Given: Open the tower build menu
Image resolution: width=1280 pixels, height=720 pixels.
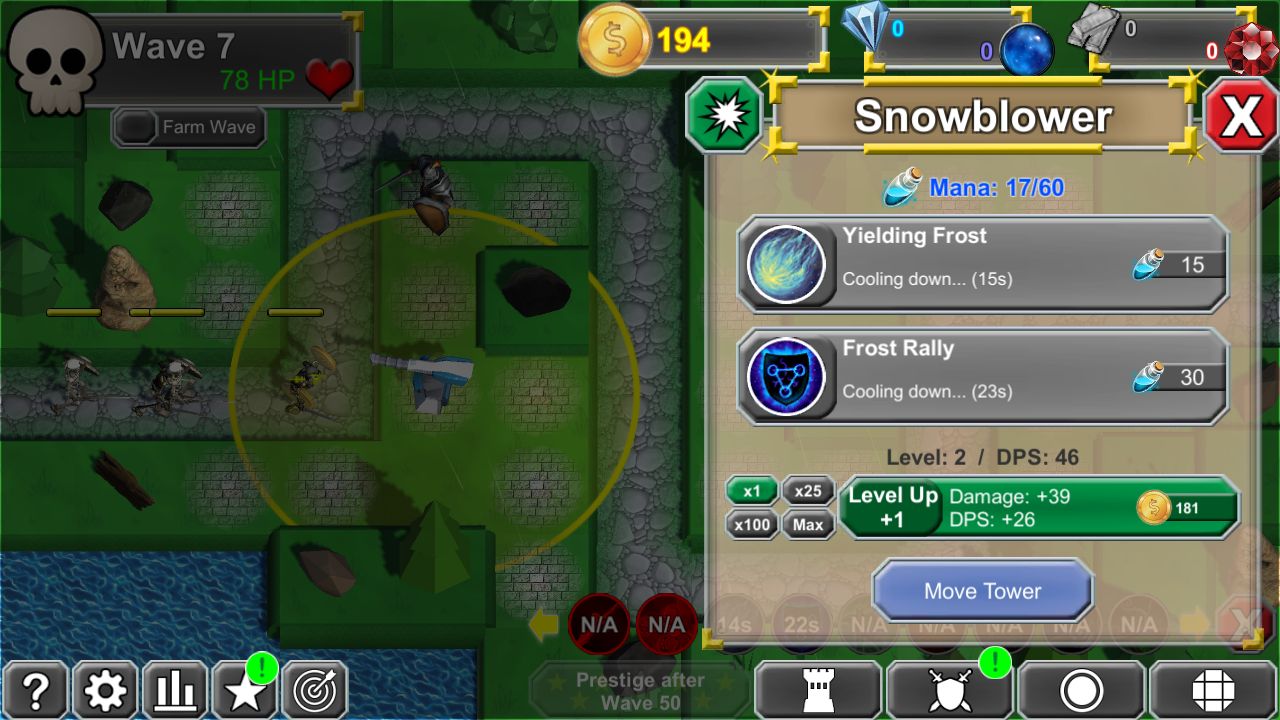Looking at the screenshot, I should (x=817, y=690).
